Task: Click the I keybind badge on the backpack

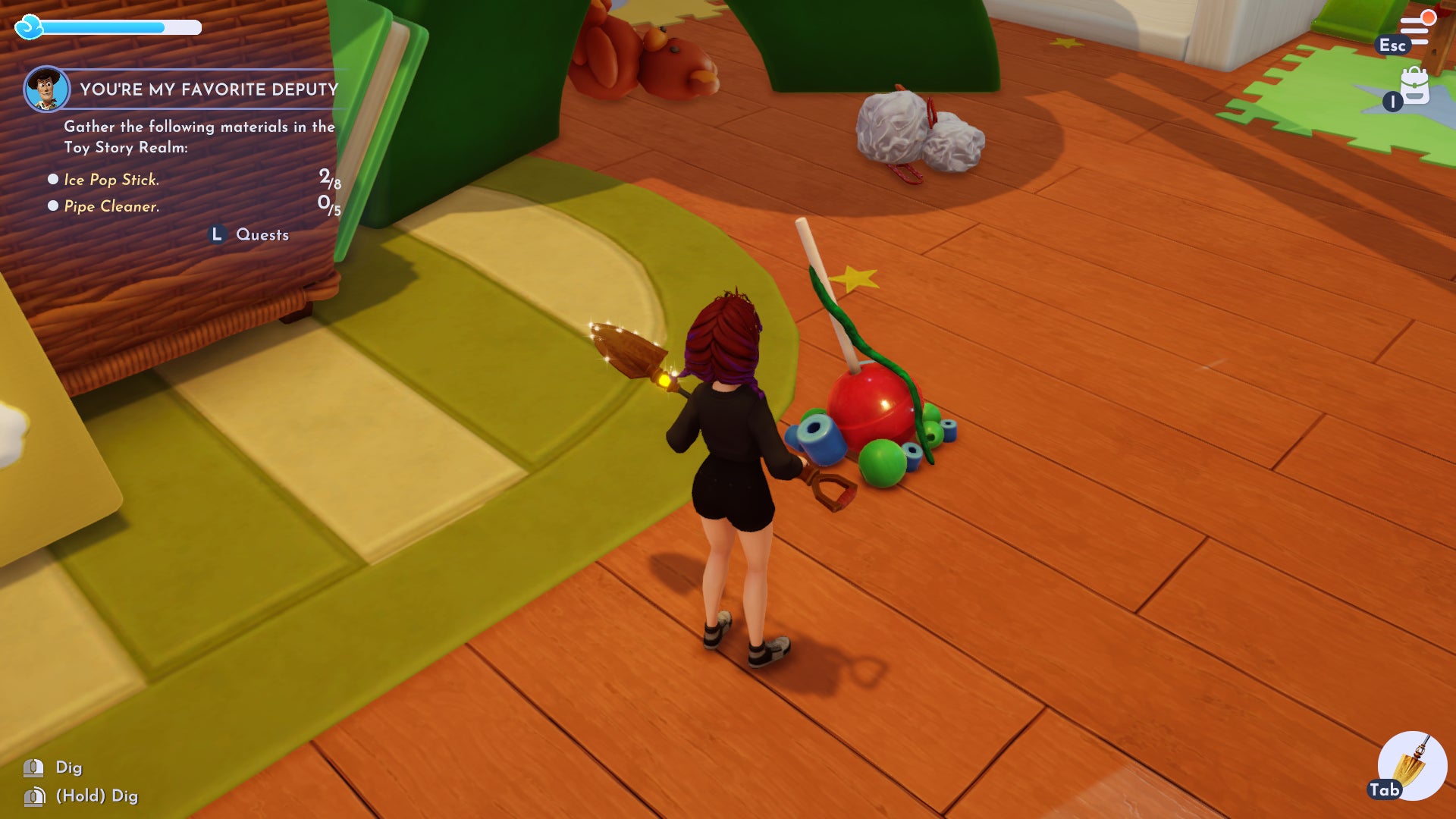Action: coord(1392,102)
